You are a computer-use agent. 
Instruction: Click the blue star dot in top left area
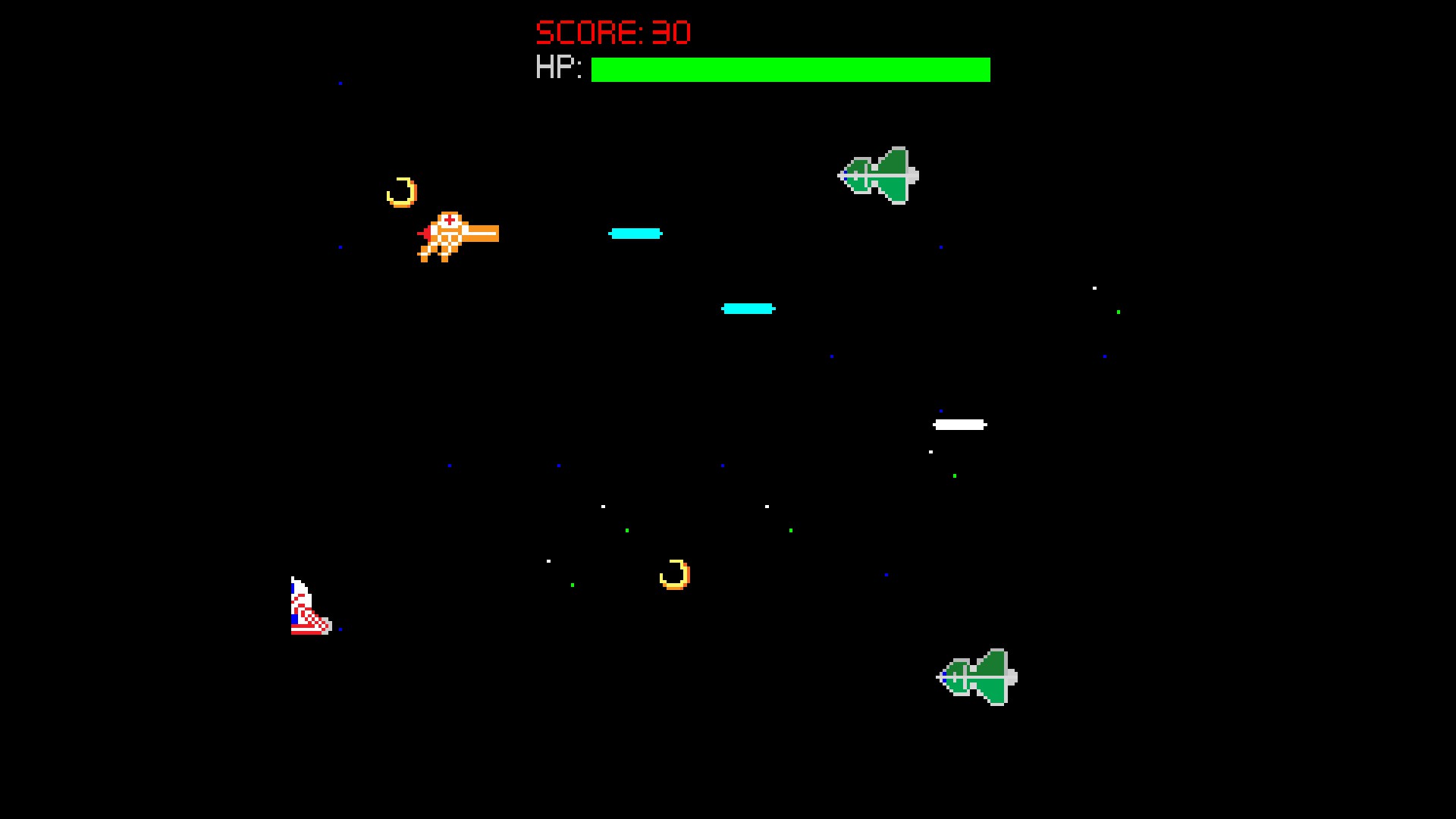(341, 82)
